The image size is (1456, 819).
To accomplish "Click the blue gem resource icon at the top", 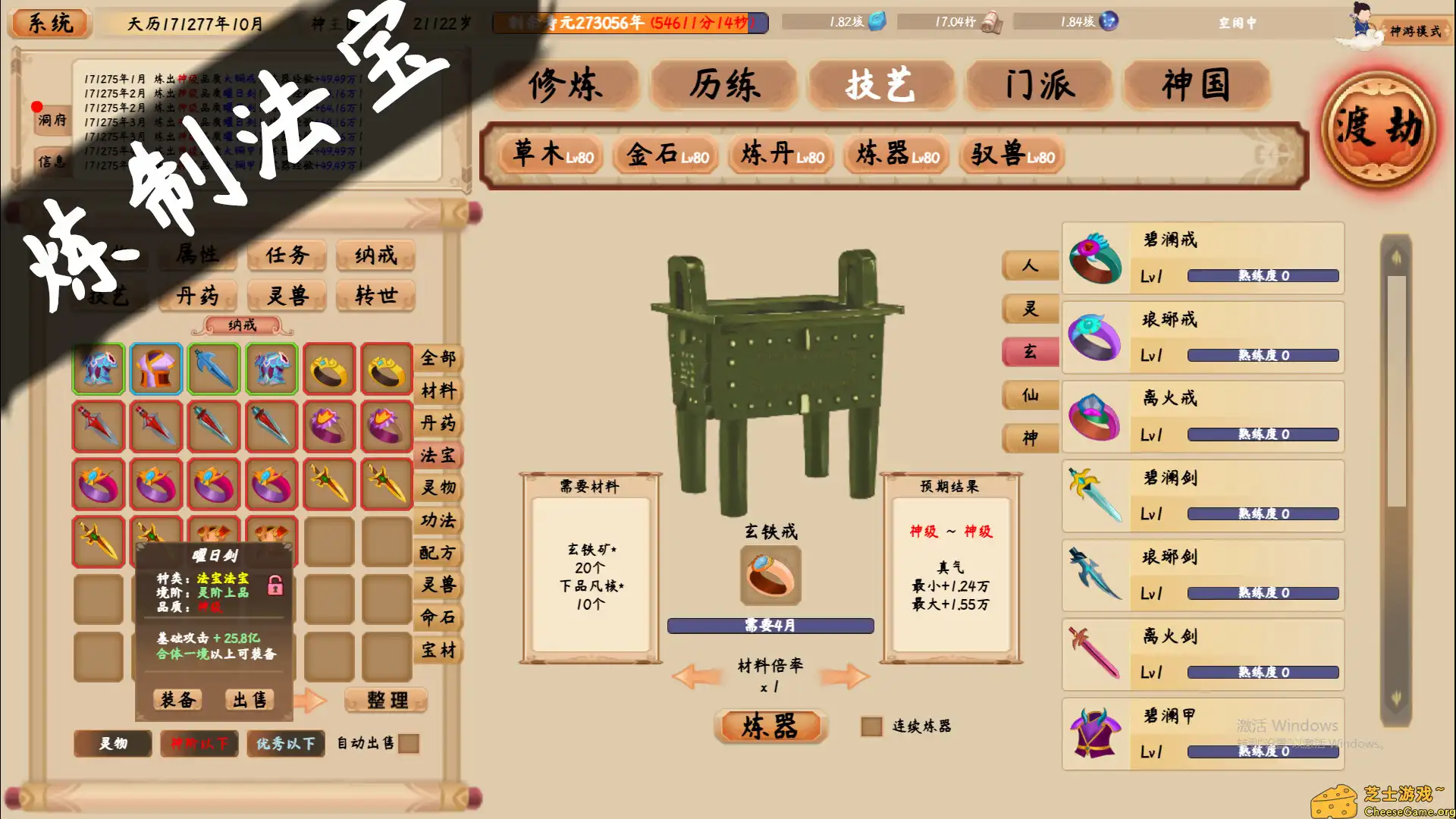I will (x=876, y=23).
